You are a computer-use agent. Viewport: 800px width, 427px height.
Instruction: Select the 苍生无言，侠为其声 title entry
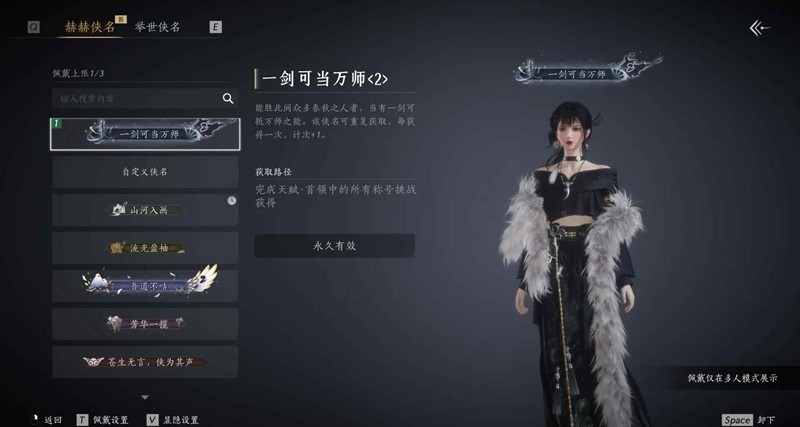145,361
